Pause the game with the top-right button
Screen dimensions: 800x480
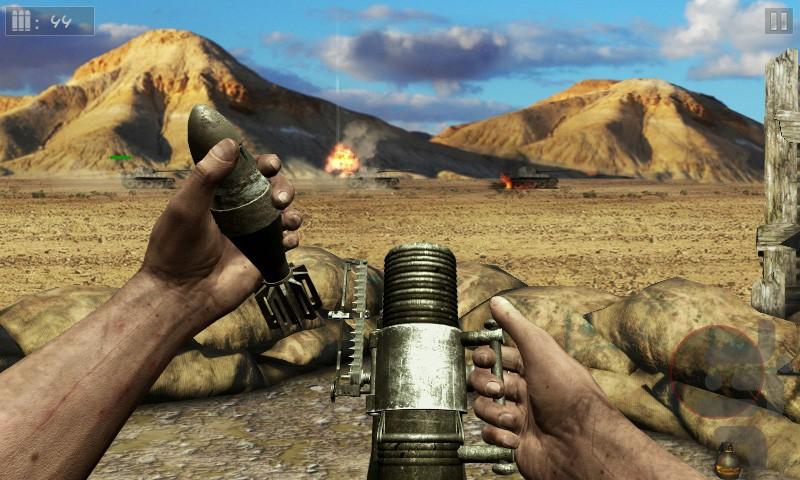point(777,21)
